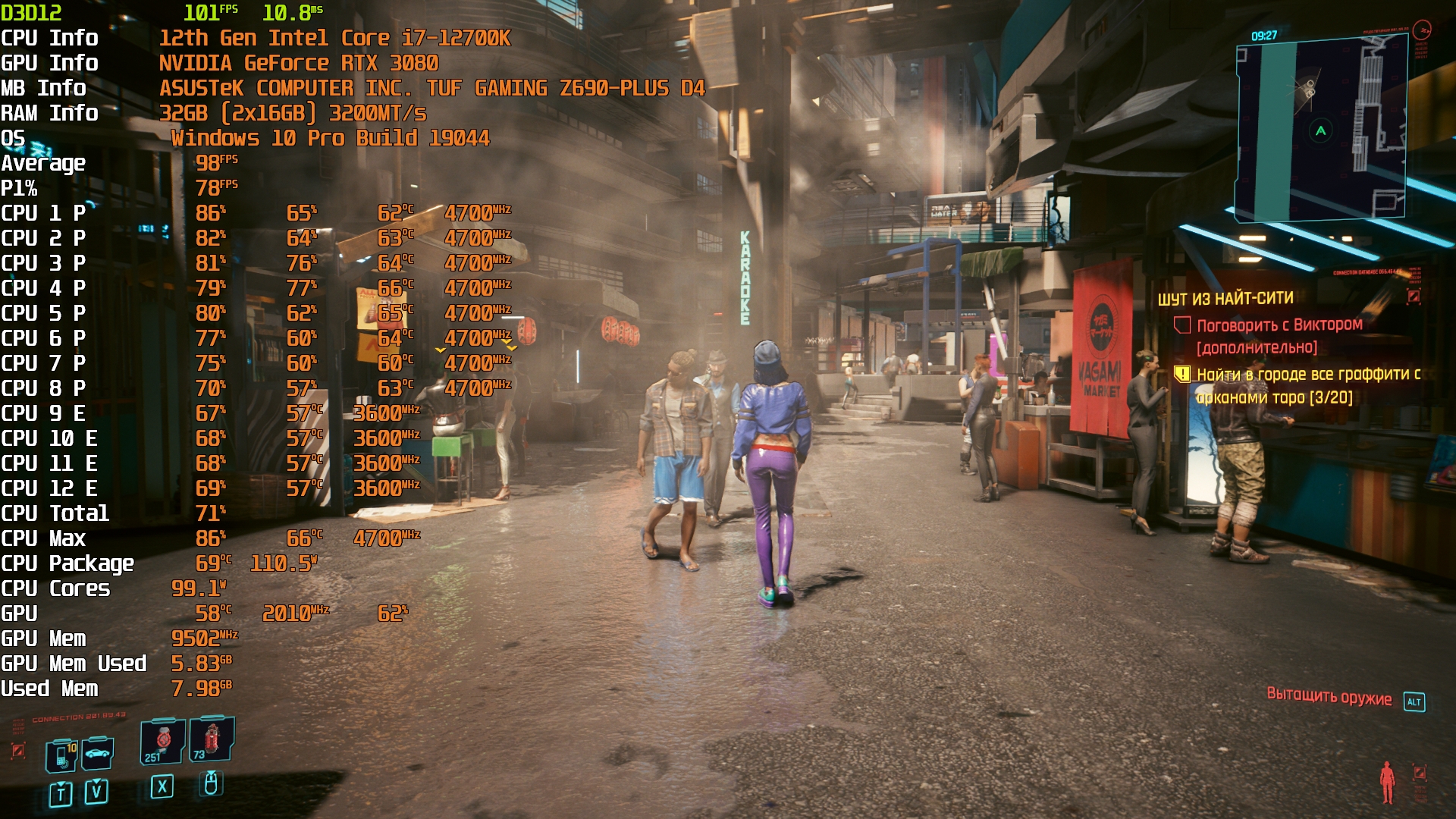Click the yellow exclamation objective marker
Image resolution: width=1456 pixels, height=819 pixels.
[1182, 374]
